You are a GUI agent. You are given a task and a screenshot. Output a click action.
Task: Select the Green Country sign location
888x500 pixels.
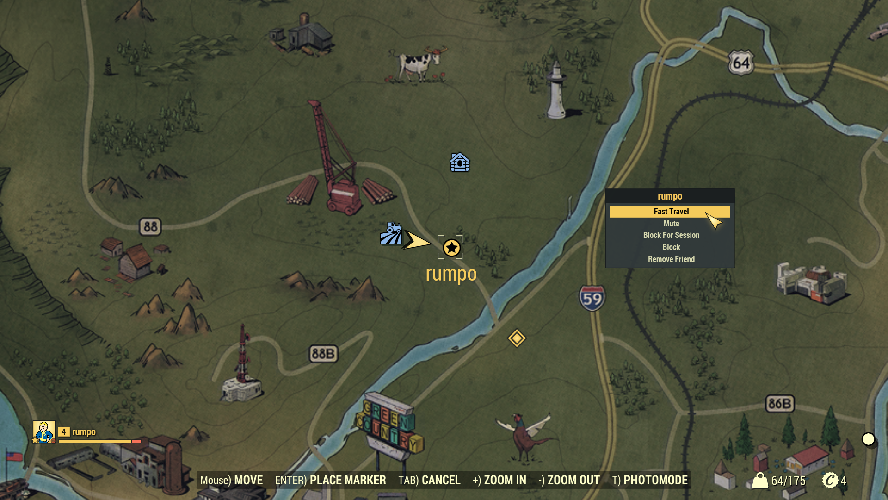point(393,426)
